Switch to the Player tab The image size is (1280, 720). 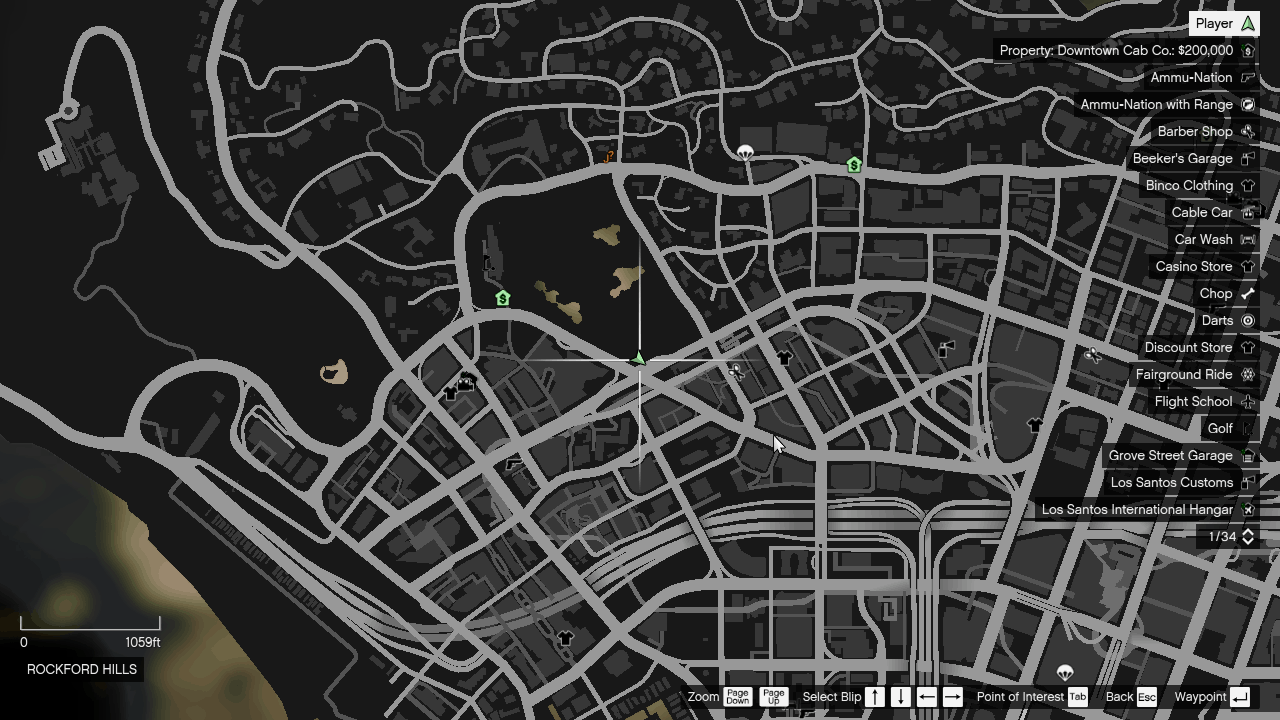coord(1223,23)
